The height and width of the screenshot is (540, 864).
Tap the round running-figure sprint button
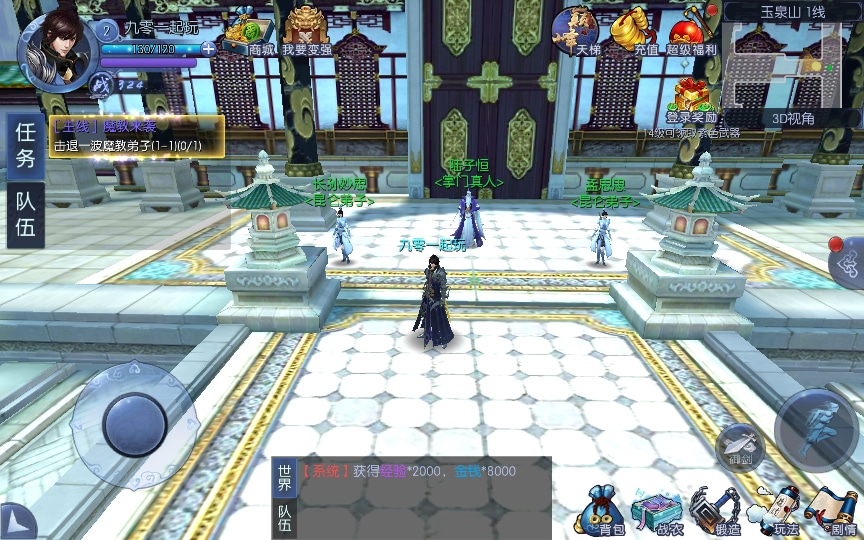pyautogui.click(x=816, y=430)
